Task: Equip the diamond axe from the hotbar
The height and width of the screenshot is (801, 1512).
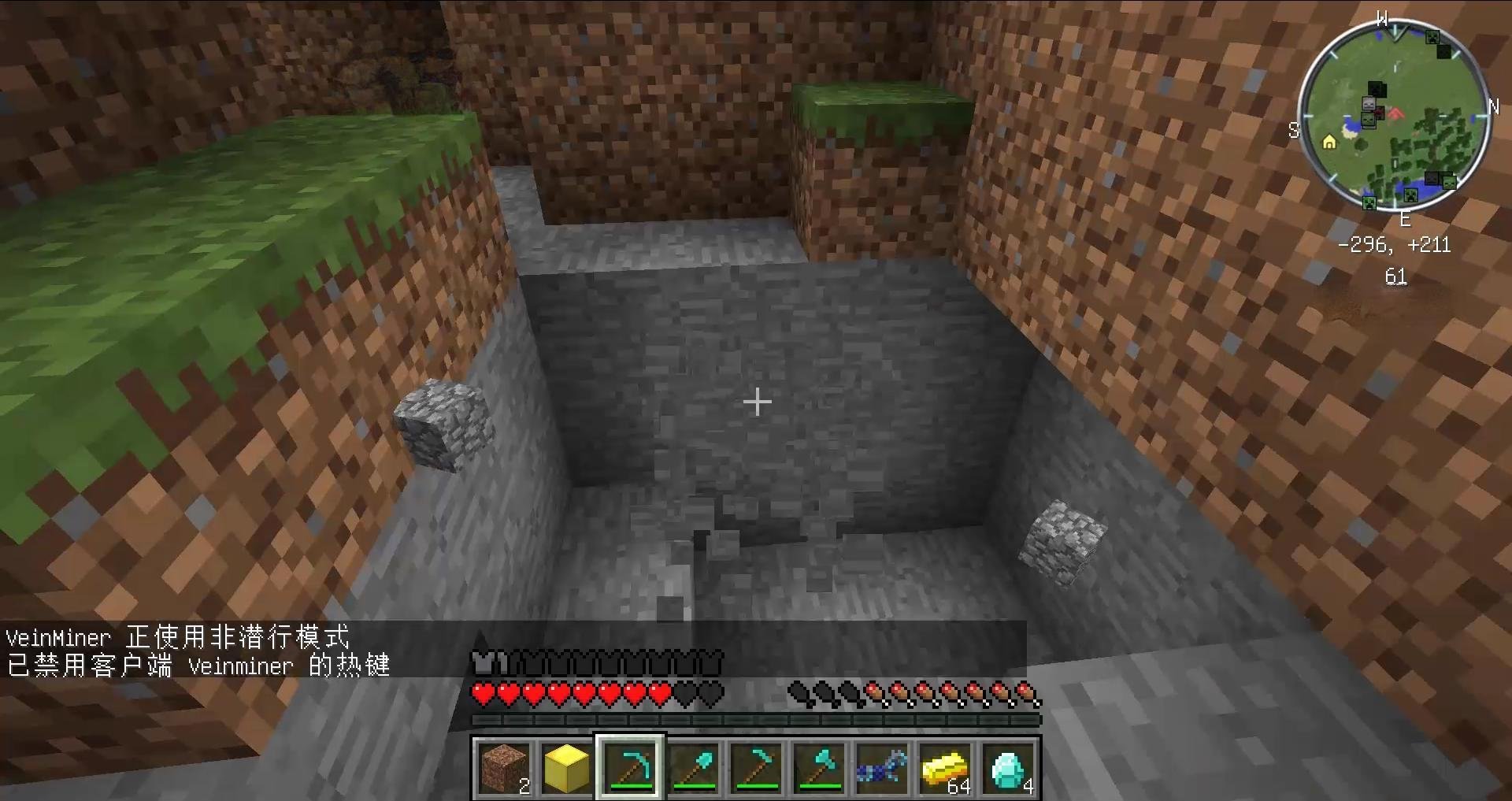Action: click(819, 768)
